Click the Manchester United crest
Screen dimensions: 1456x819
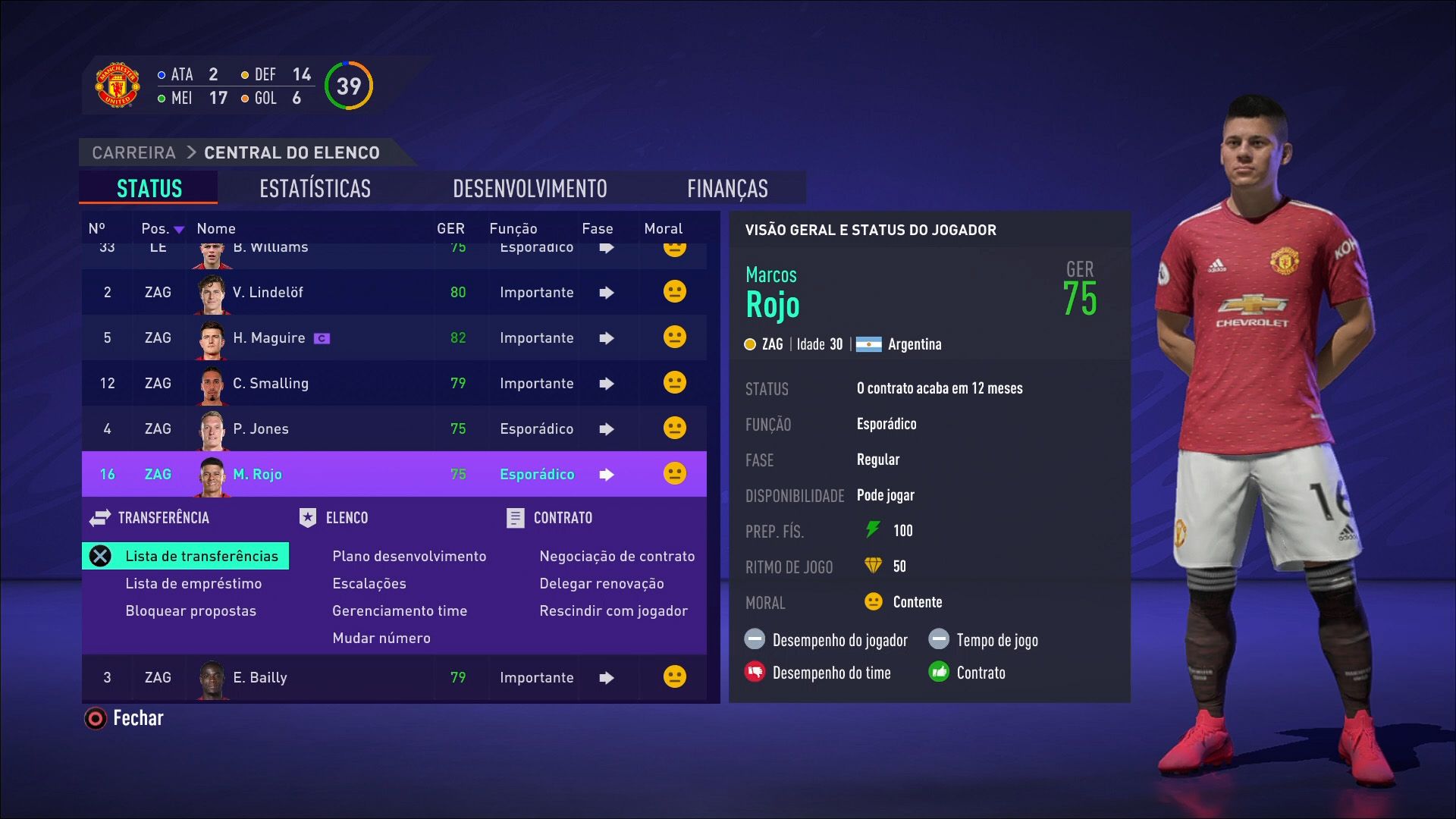coord(118,84)
